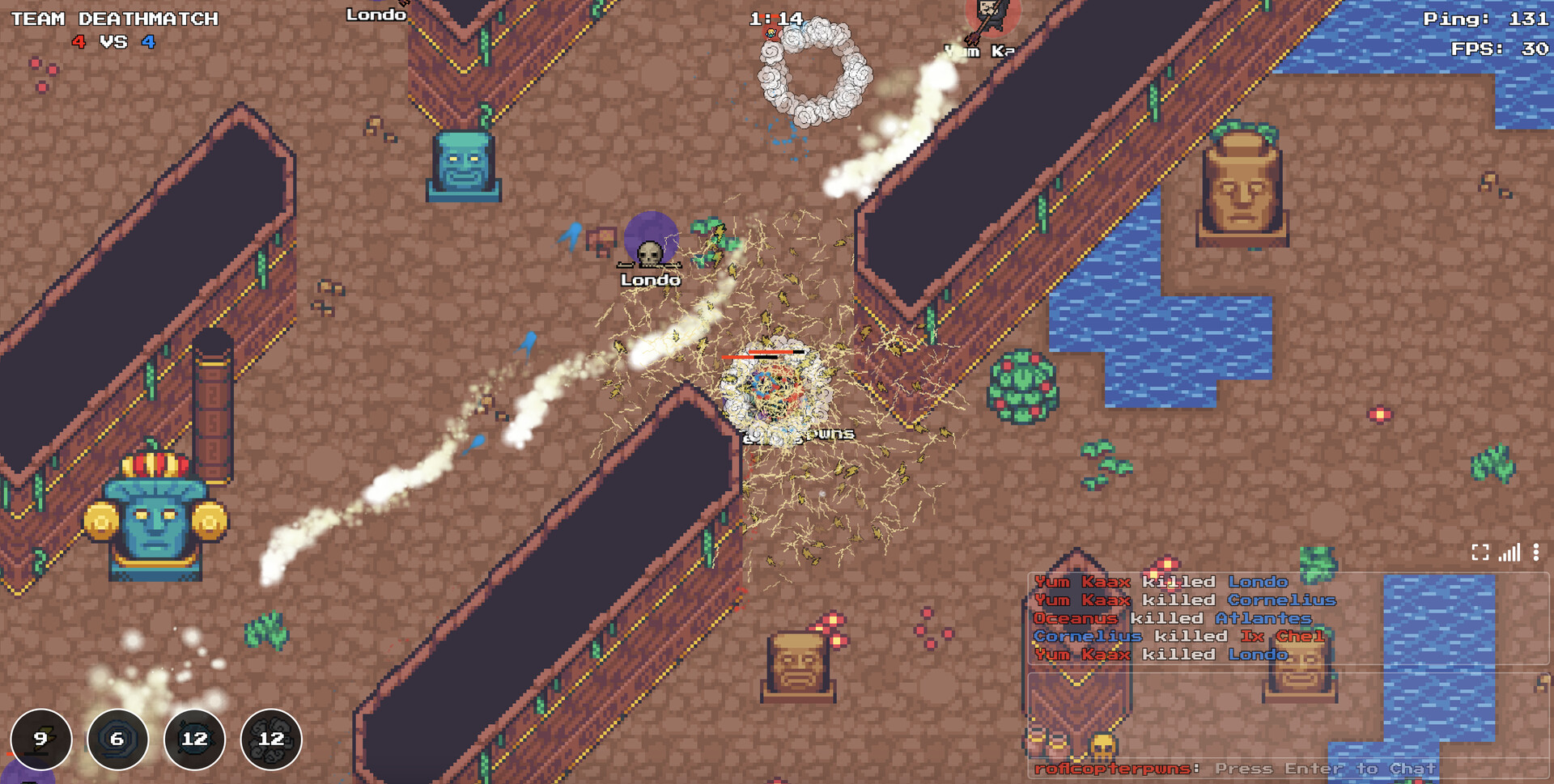
Task: Select the blue shell weapon slot showing 6
Action: click(117, 739)
